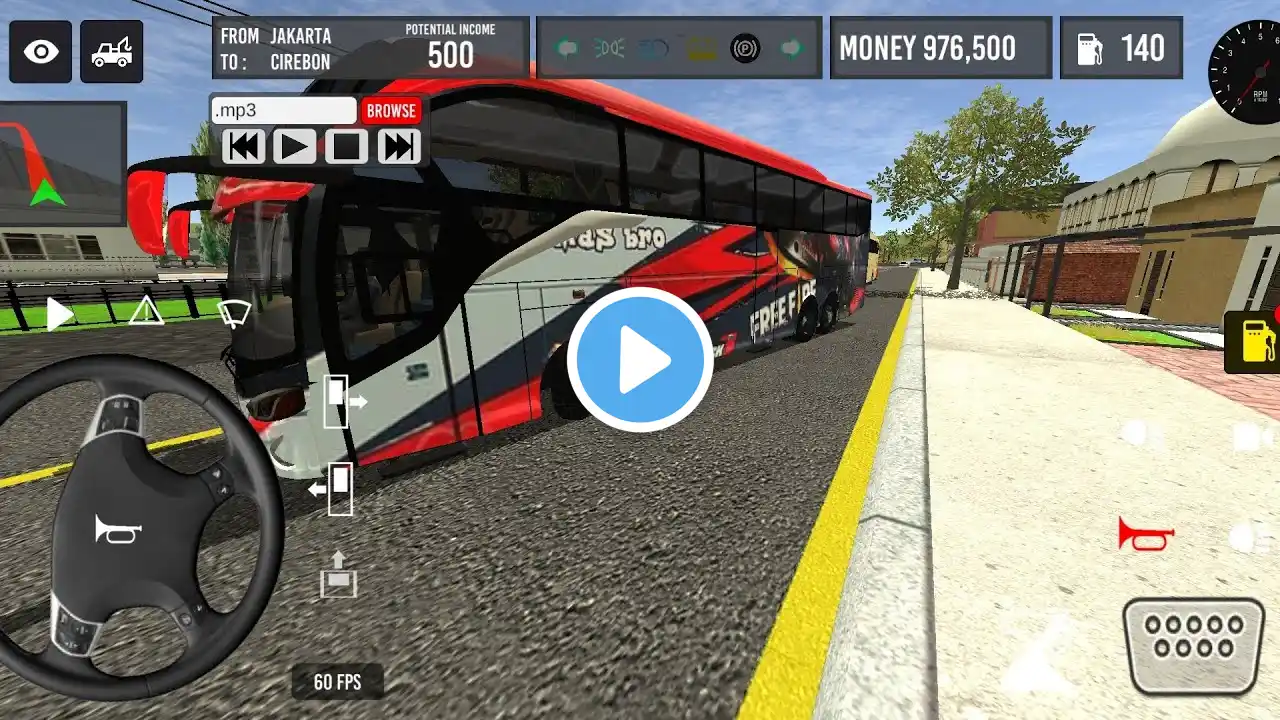Open the gear shifter panel
Screen dimensions: 1280x720
coord(1193,643)
